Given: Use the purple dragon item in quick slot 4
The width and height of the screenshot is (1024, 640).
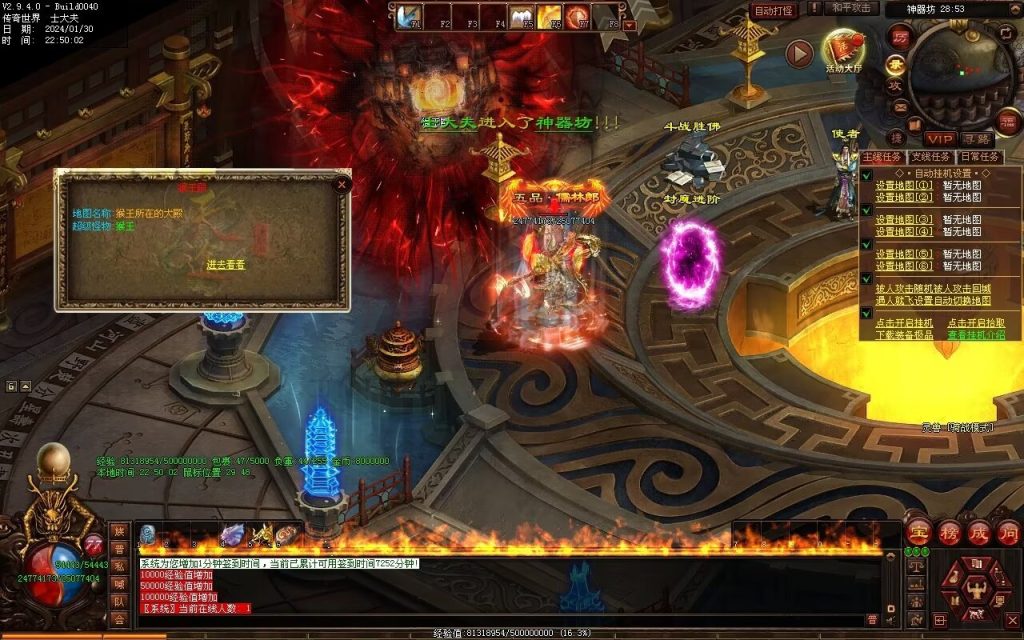Looking at the screenshot, I should tap(232, 535).
